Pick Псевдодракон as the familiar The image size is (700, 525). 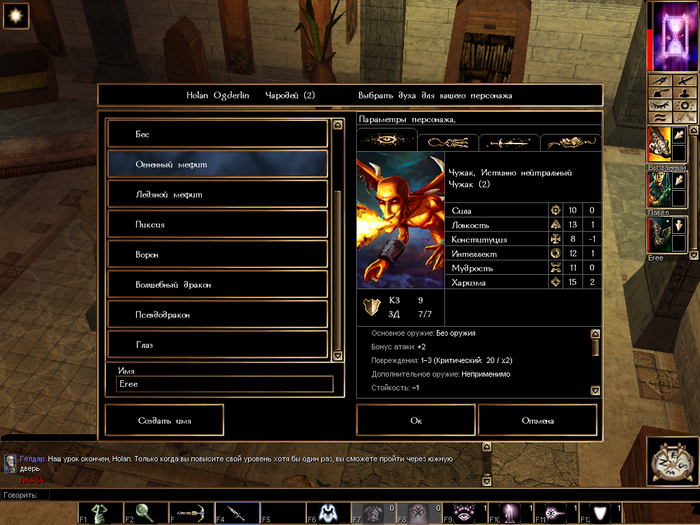[217, 315]
